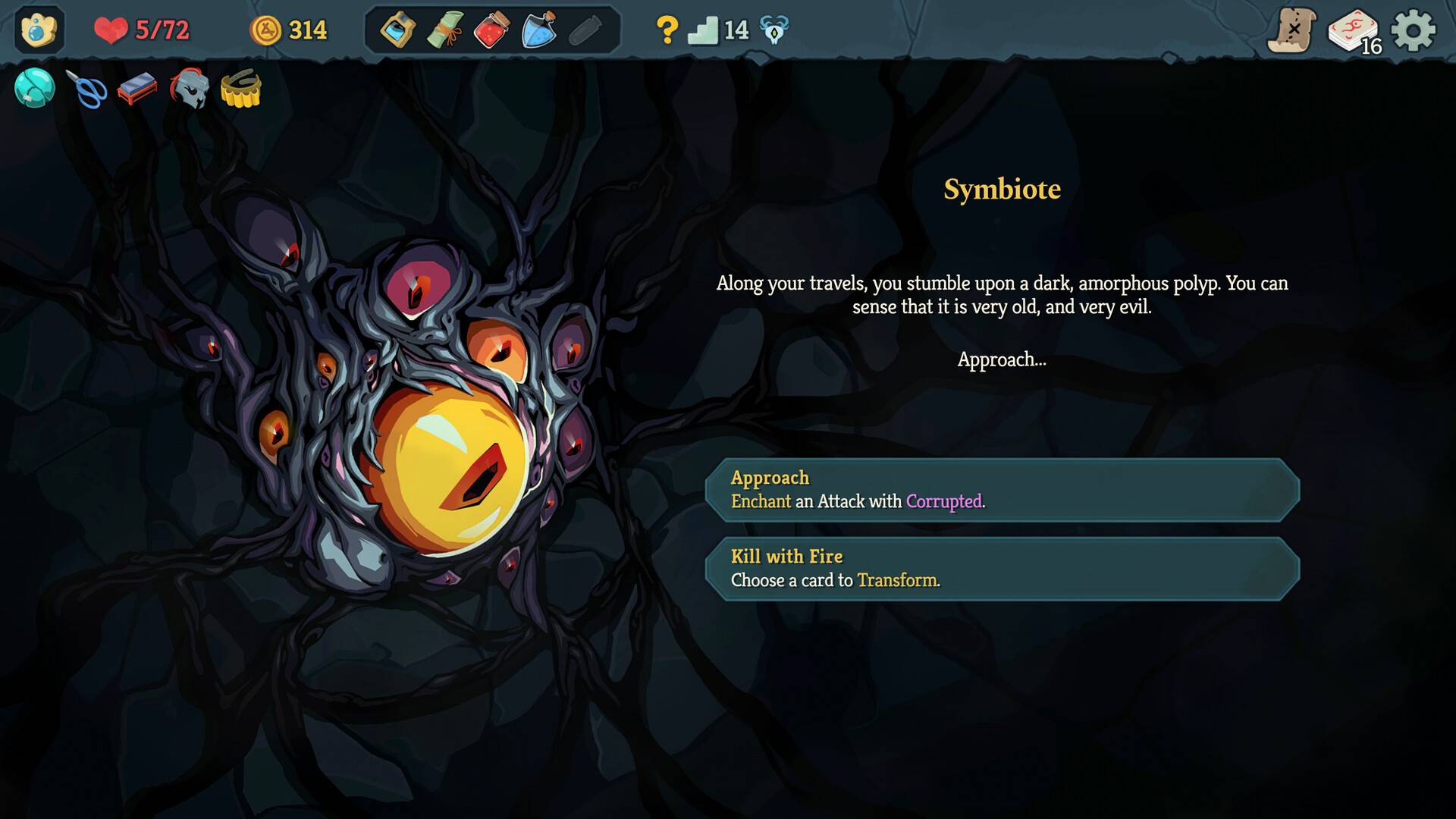1456x819 pixels.
Task: Select the red jar potion
Action: 491,30
